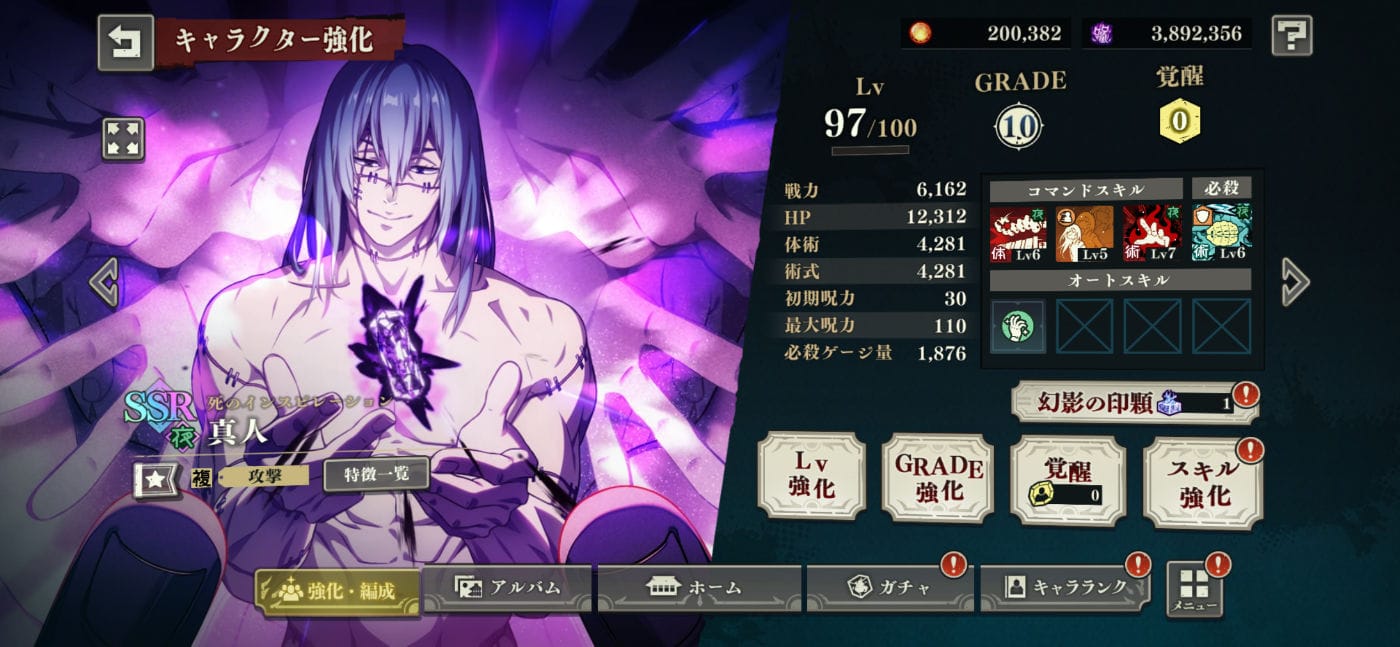Image resolution: width=1400 pixels, height=647 pixels.
Task: Open the メニュー grid menu
Action: pyautogui.click(x=1195, y=590)
